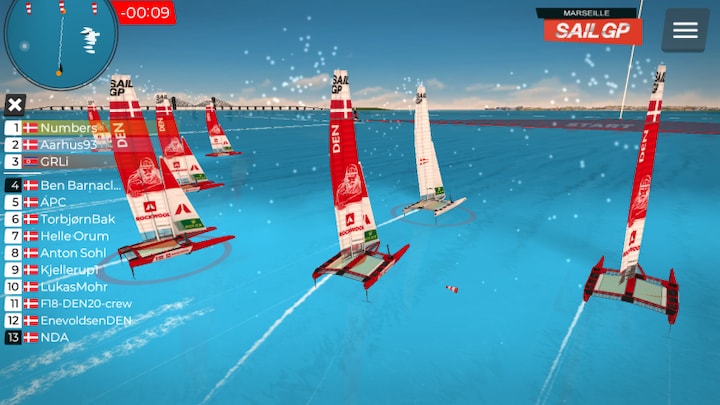Pick NDA at rank thirteen
The image size is (720, 405).
click(54, 337)
